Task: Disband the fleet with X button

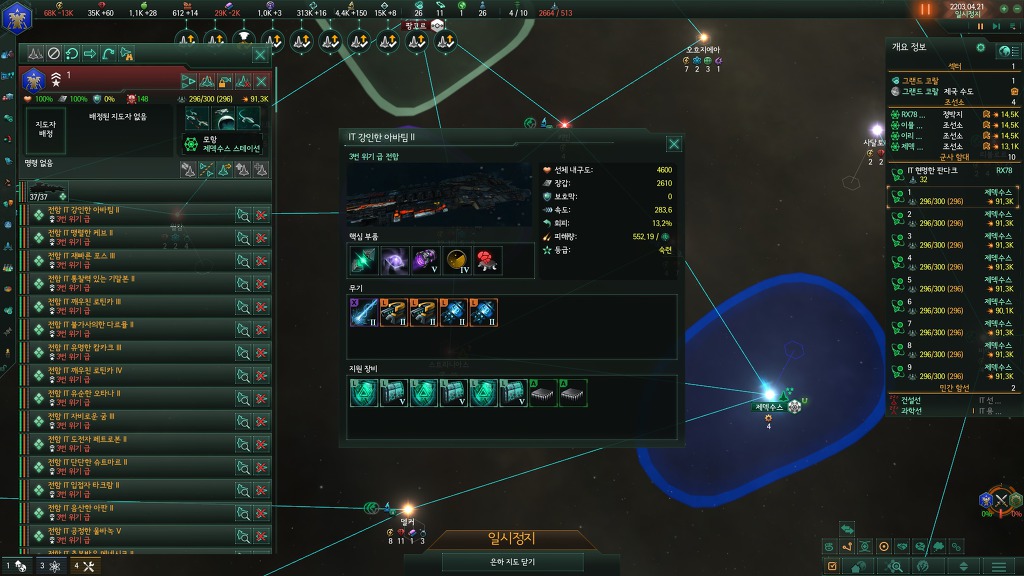Action: [x=261, y=82]
